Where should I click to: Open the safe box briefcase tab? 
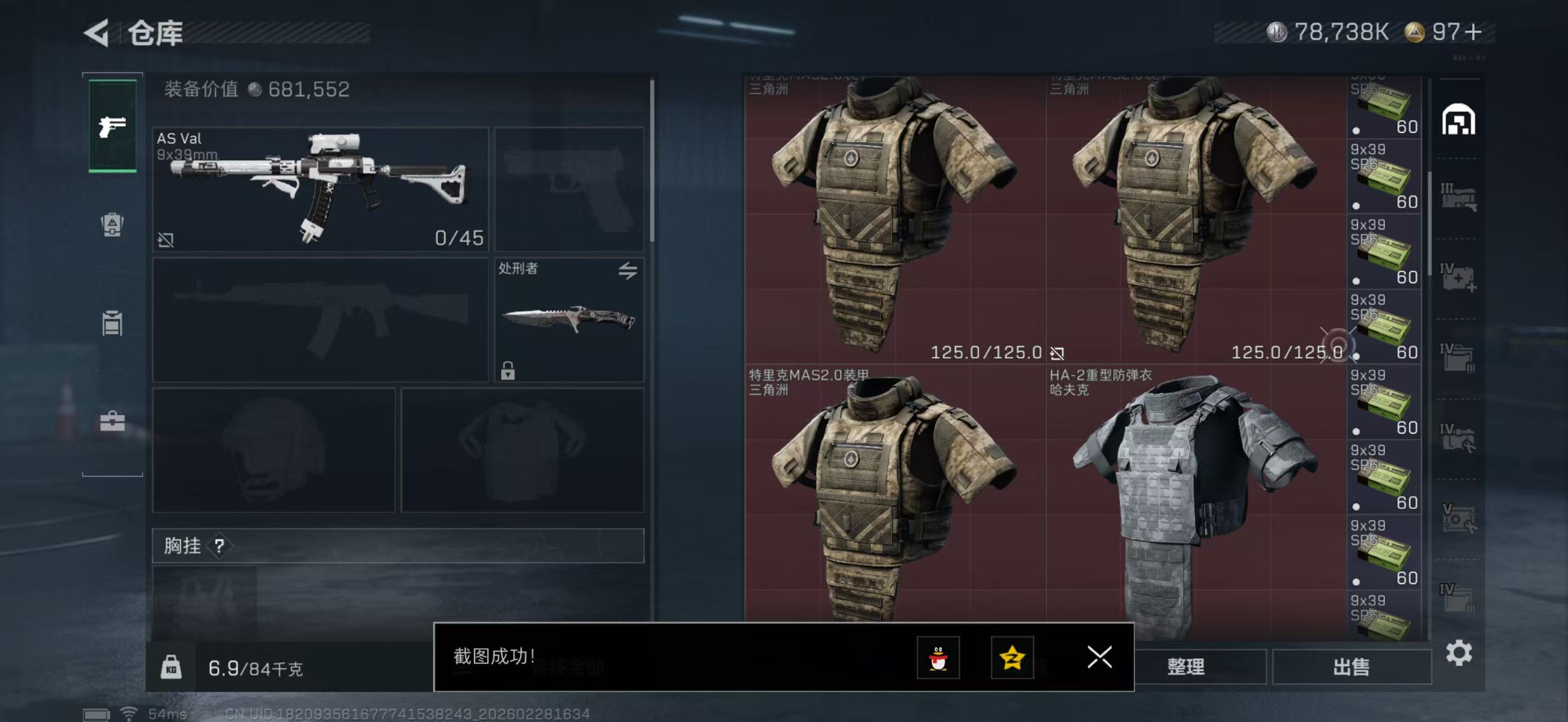pyautogui.click(x=112, y=420)
